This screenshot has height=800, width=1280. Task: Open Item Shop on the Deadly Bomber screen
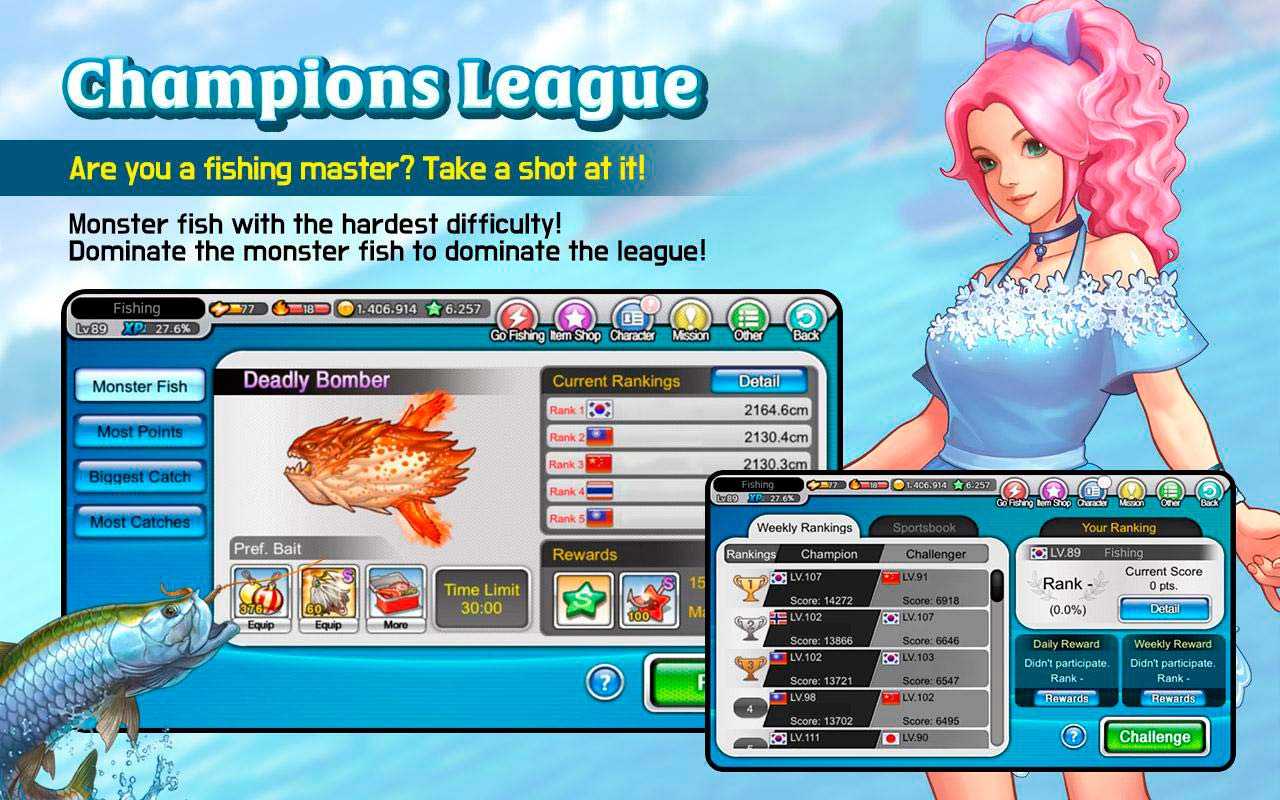click(575, 322)
